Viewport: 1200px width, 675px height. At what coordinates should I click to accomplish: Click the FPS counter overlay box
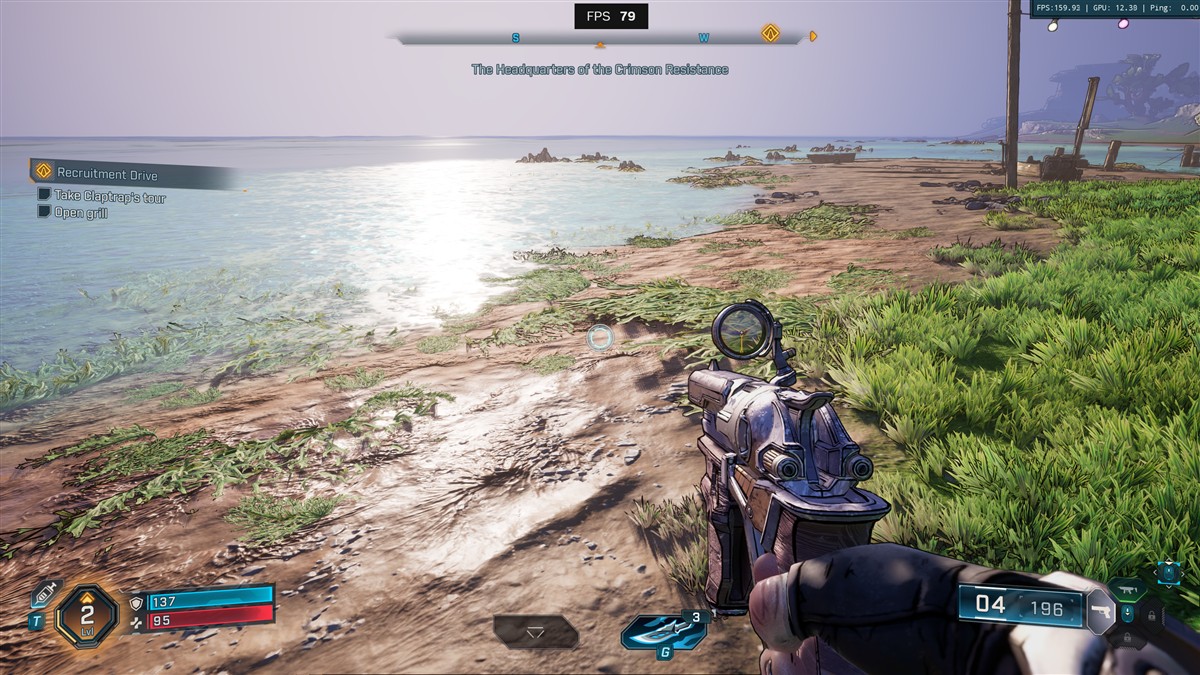pos(610,16)
